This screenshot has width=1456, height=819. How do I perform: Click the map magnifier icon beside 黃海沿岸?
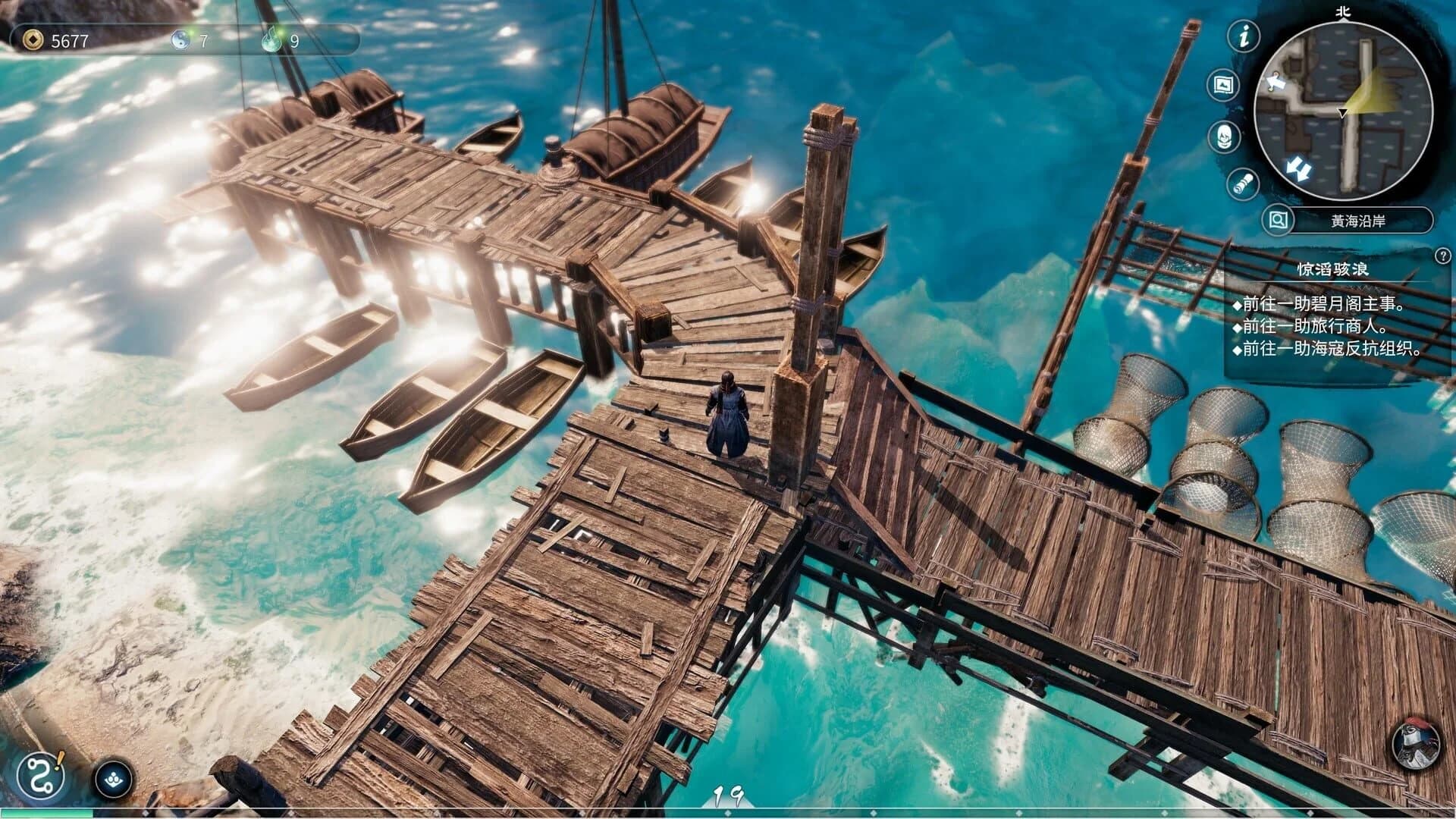click(x=1277, y=221)
